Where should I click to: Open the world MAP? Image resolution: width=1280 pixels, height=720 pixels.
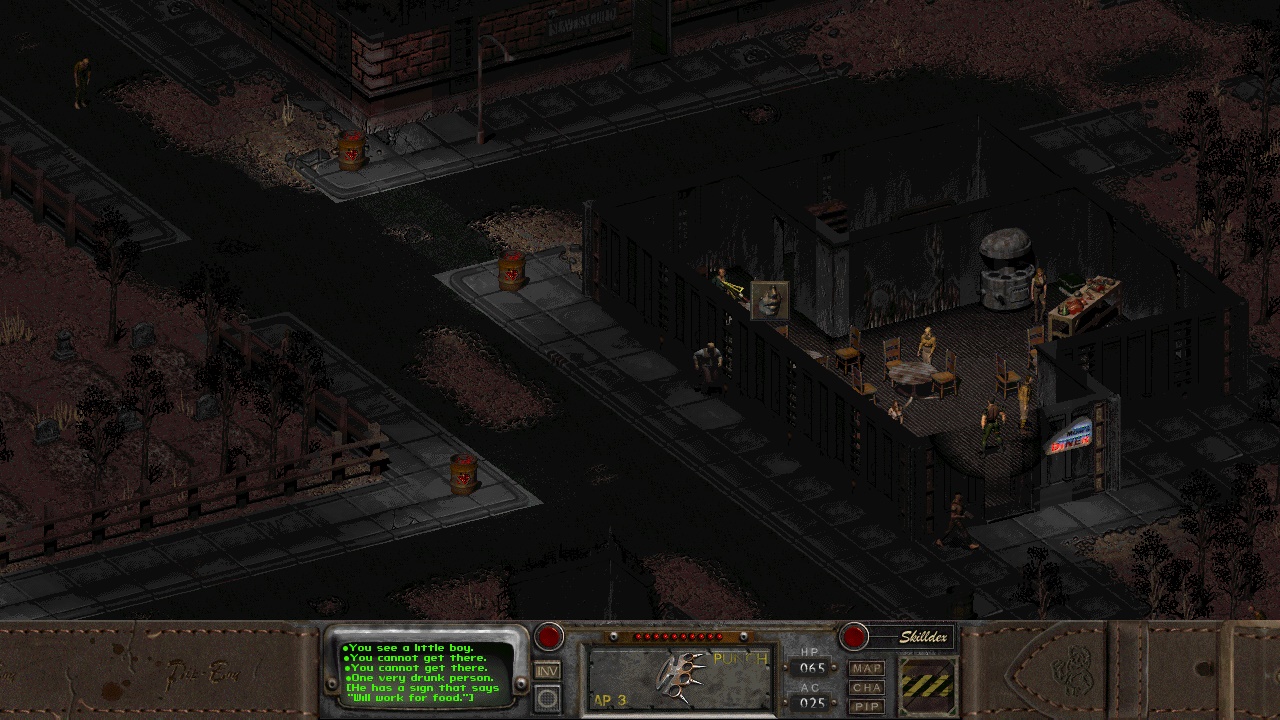pyautogui.click(x=866, y=668)
